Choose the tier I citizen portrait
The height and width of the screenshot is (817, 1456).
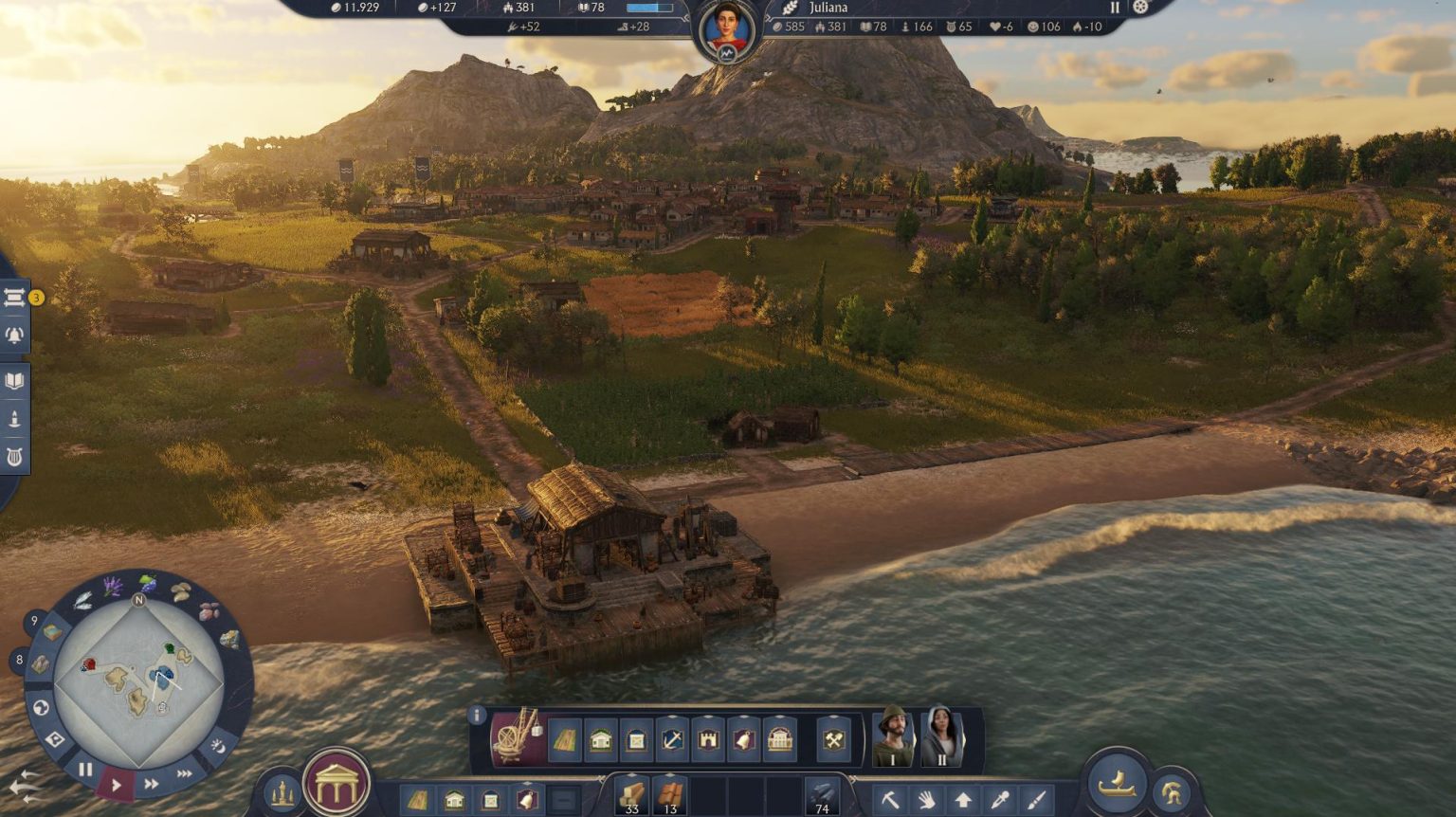point(893,735)
